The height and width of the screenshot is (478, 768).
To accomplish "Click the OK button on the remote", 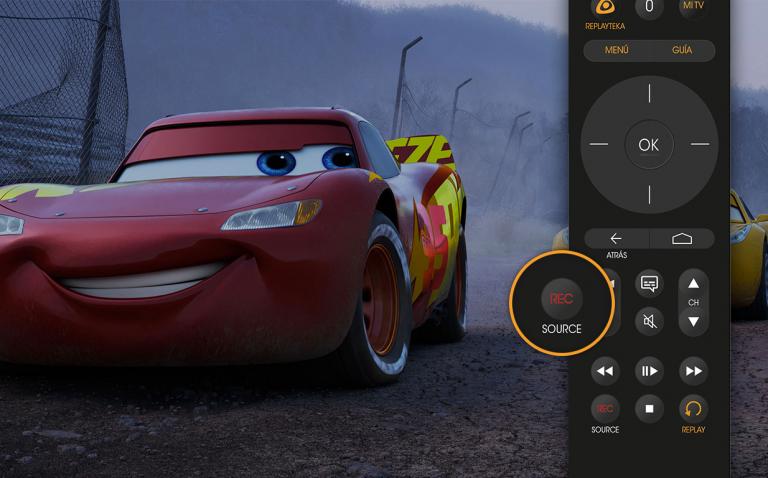I will pos(649,144).
